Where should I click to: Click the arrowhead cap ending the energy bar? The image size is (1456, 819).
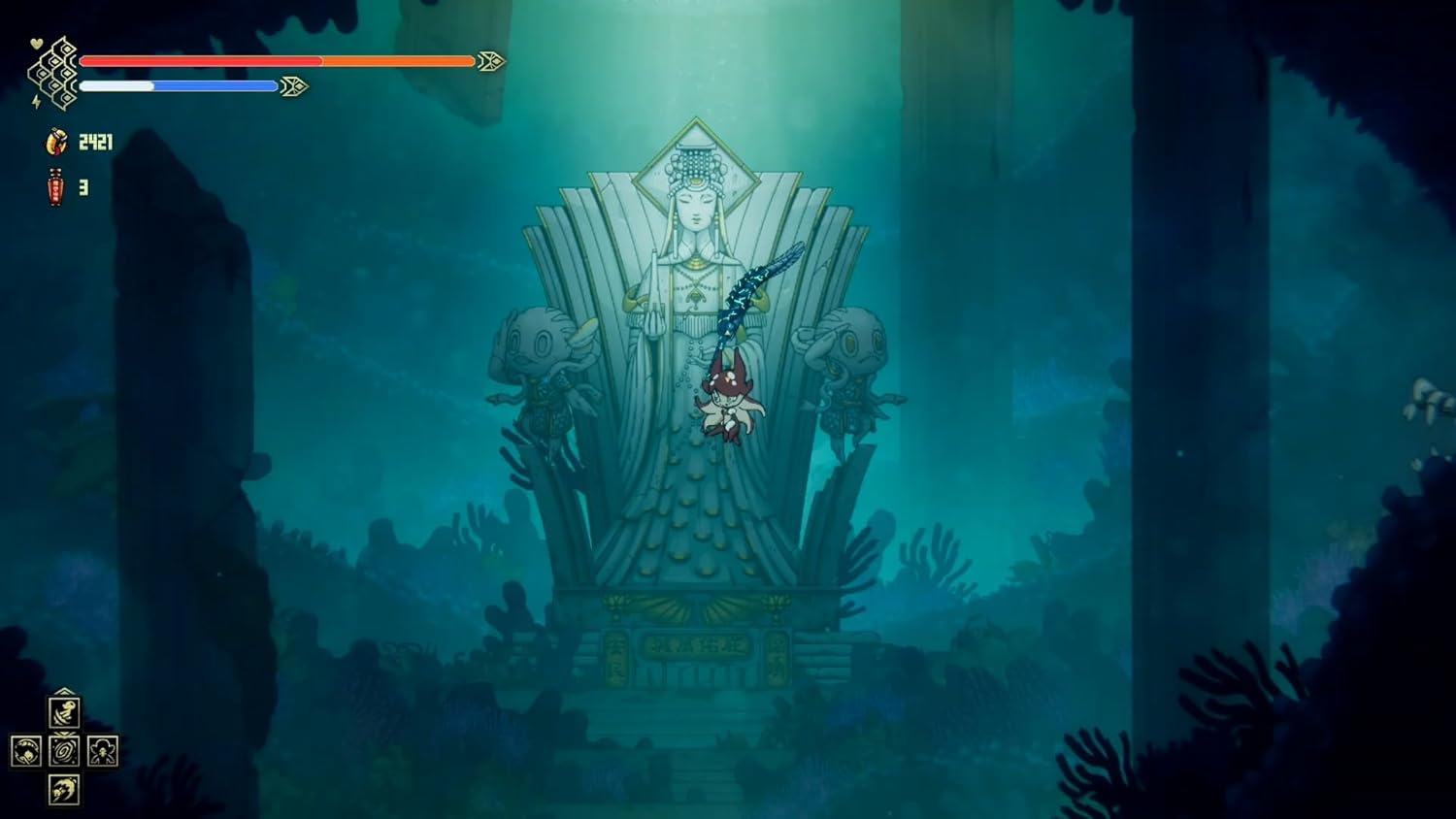(294, 86)
